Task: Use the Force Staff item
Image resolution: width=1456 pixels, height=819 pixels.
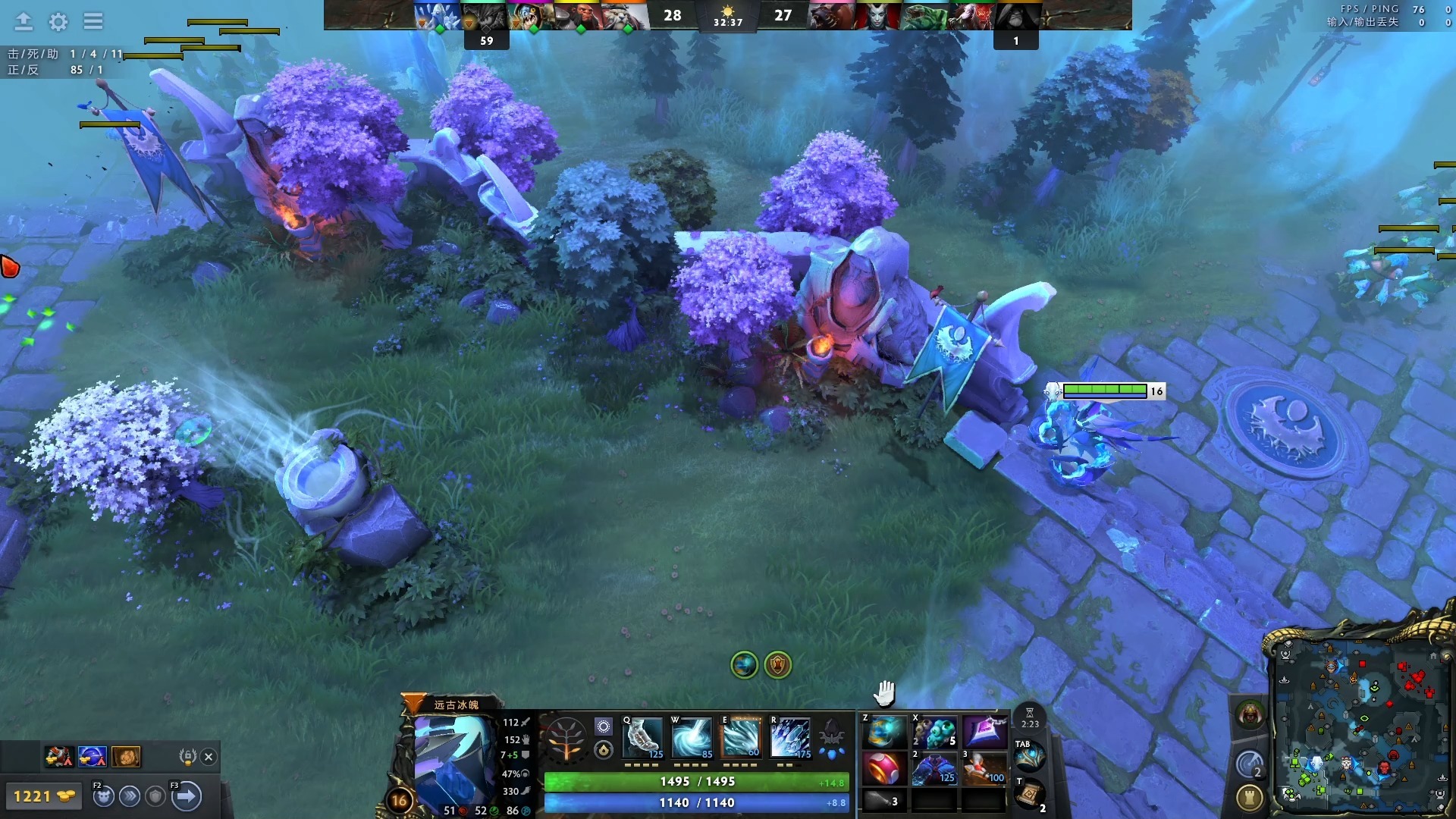Action: click(984, 769)
